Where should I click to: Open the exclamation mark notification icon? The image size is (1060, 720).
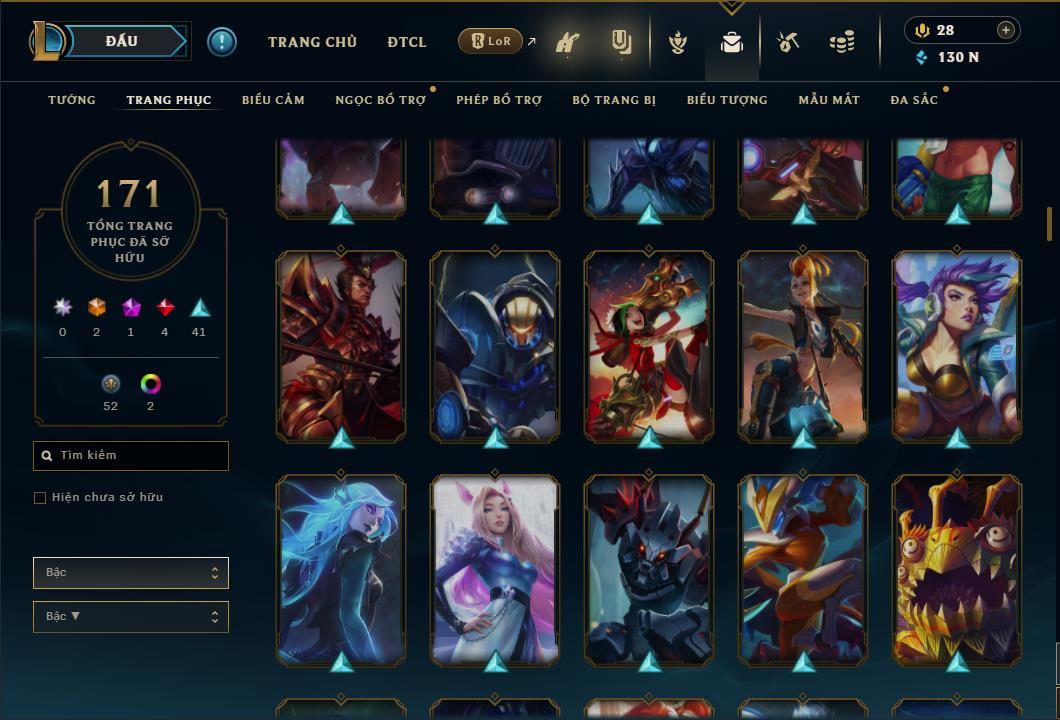point(222,42)
